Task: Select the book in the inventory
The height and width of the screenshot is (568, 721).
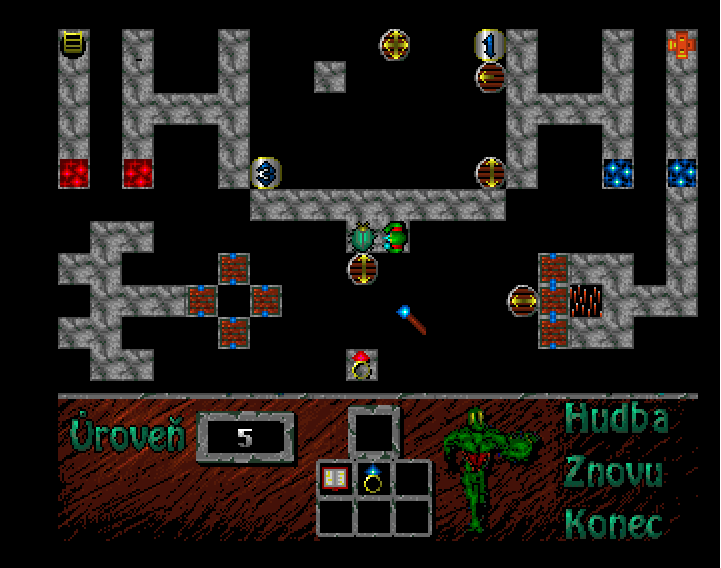Action: point(335,479)
